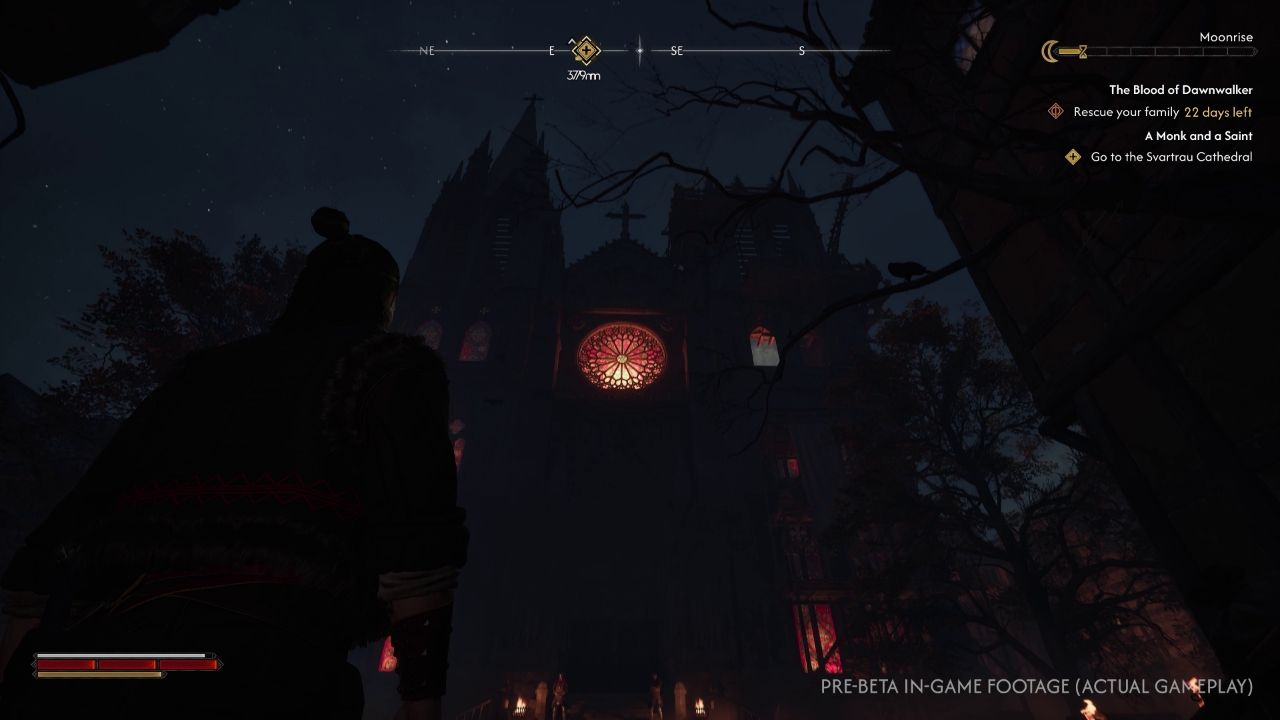Toggle the Moonrise time indicator
The height and width of the screenshot is (720, 1280).
(1226, 37)
